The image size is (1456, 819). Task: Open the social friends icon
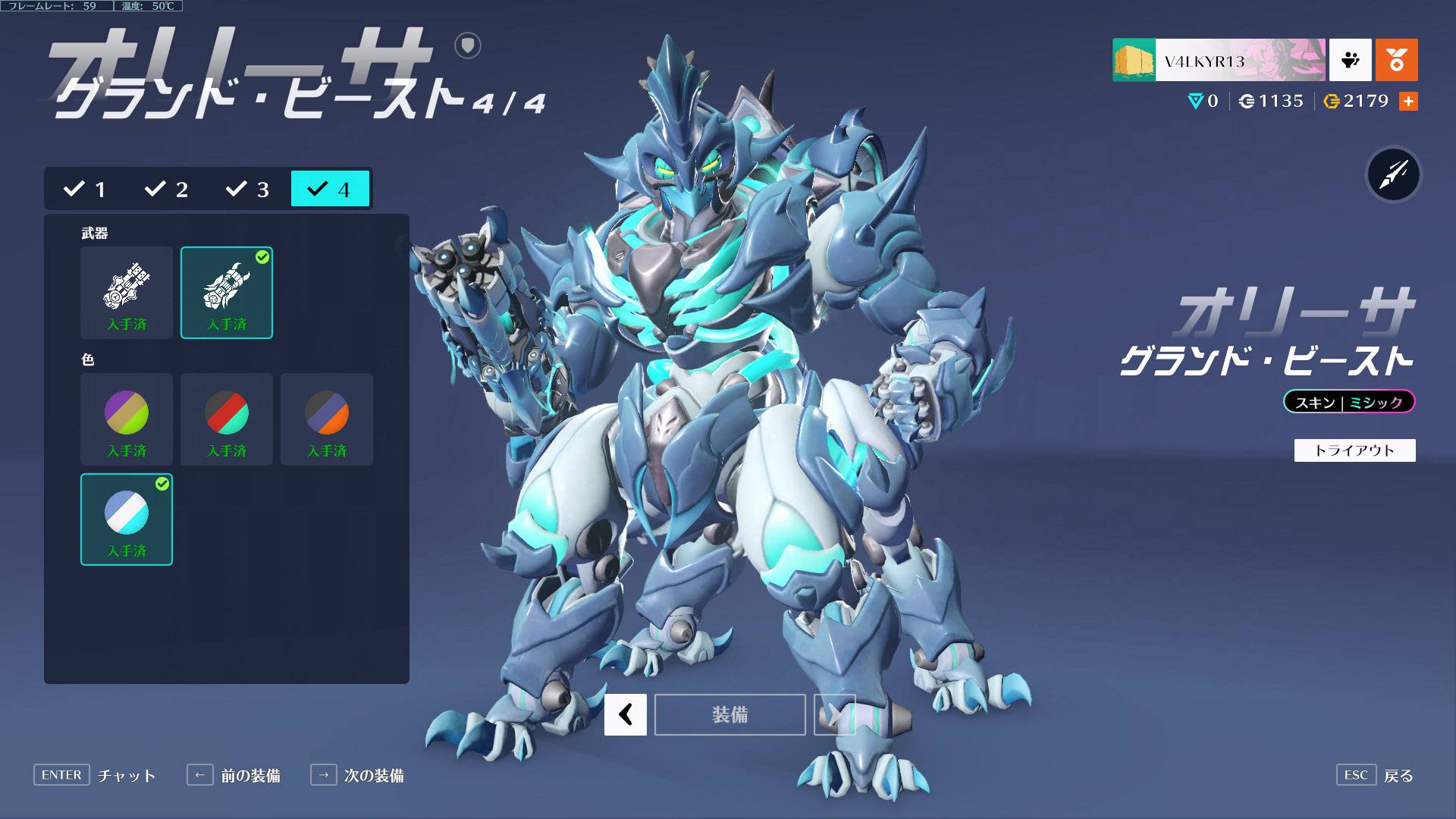click(x=1350, y=60)
